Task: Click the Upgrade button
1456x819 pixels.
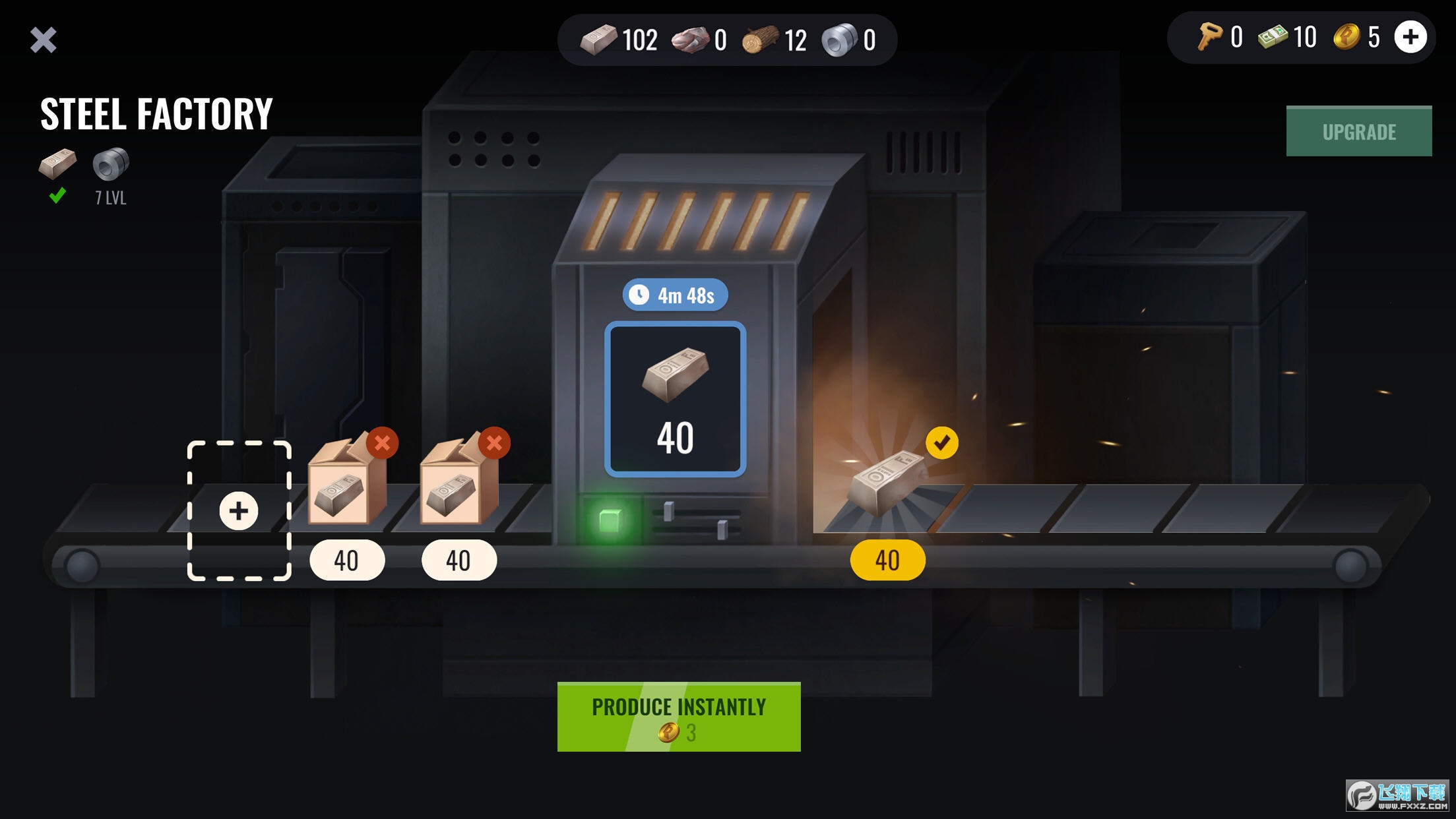Action: (1358, 132)
